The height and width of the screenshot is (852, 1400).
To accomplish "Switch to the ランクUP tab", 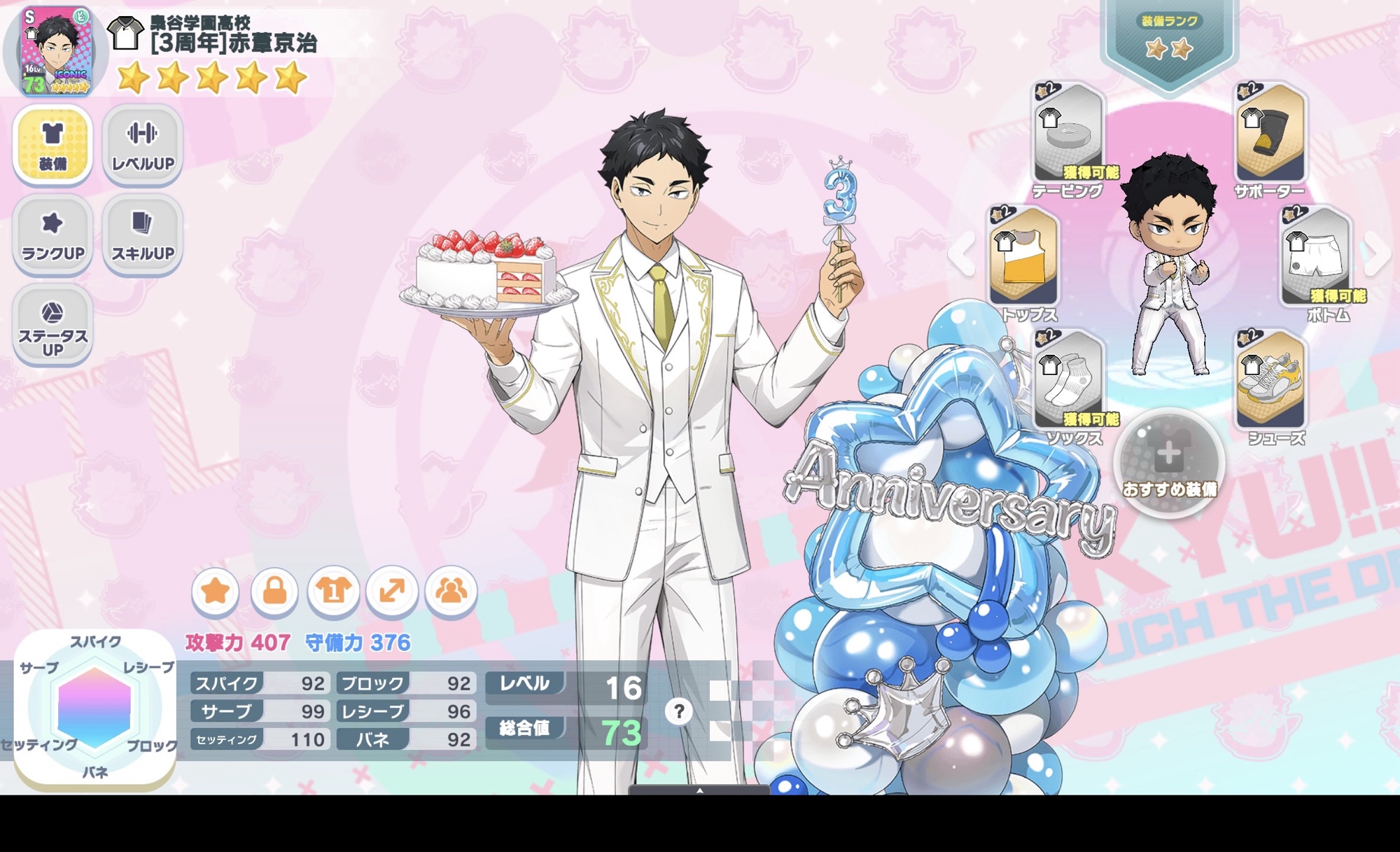I will 52,234.
